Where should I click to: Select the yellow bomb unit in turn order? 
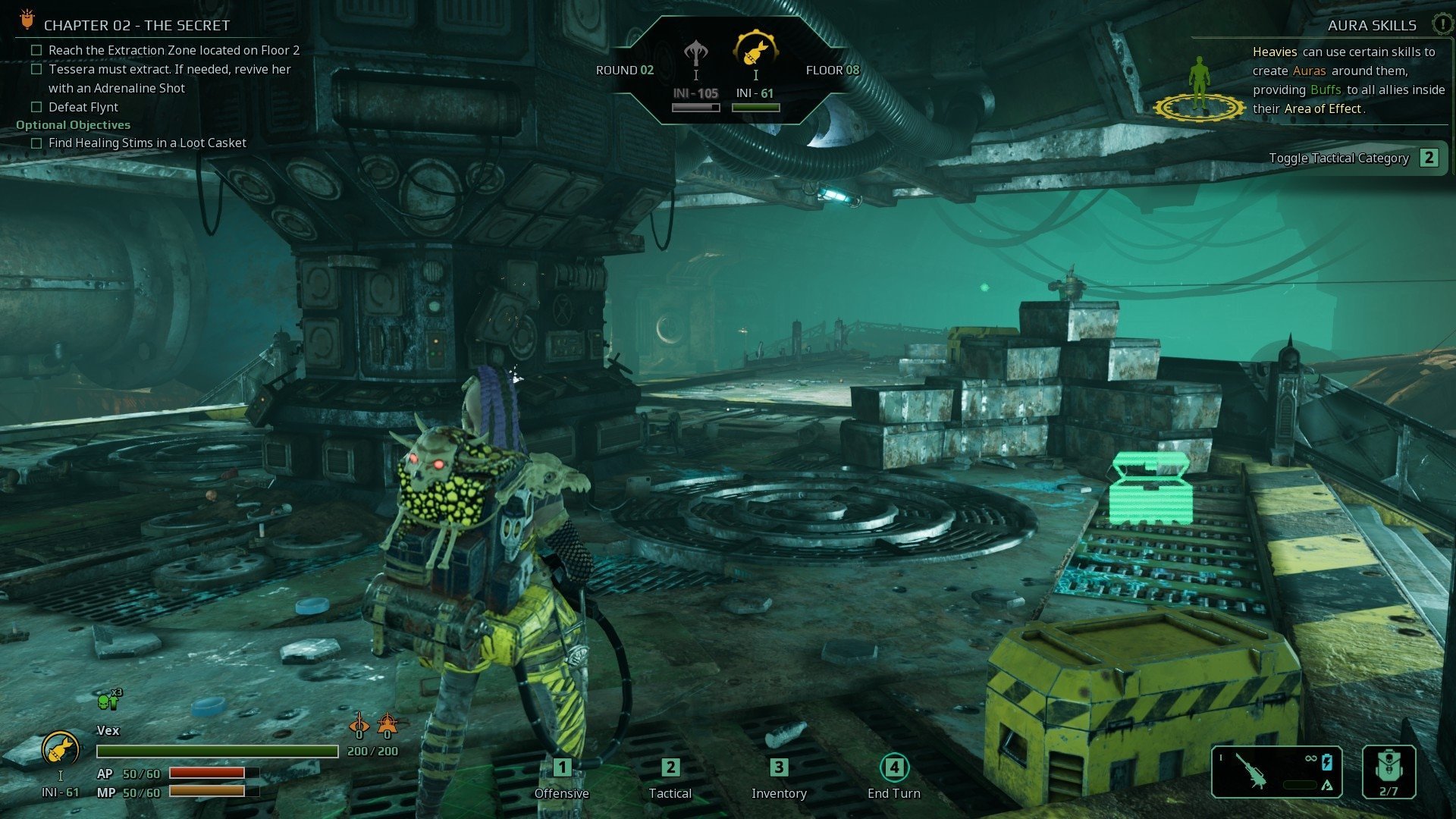pos(755,51)
